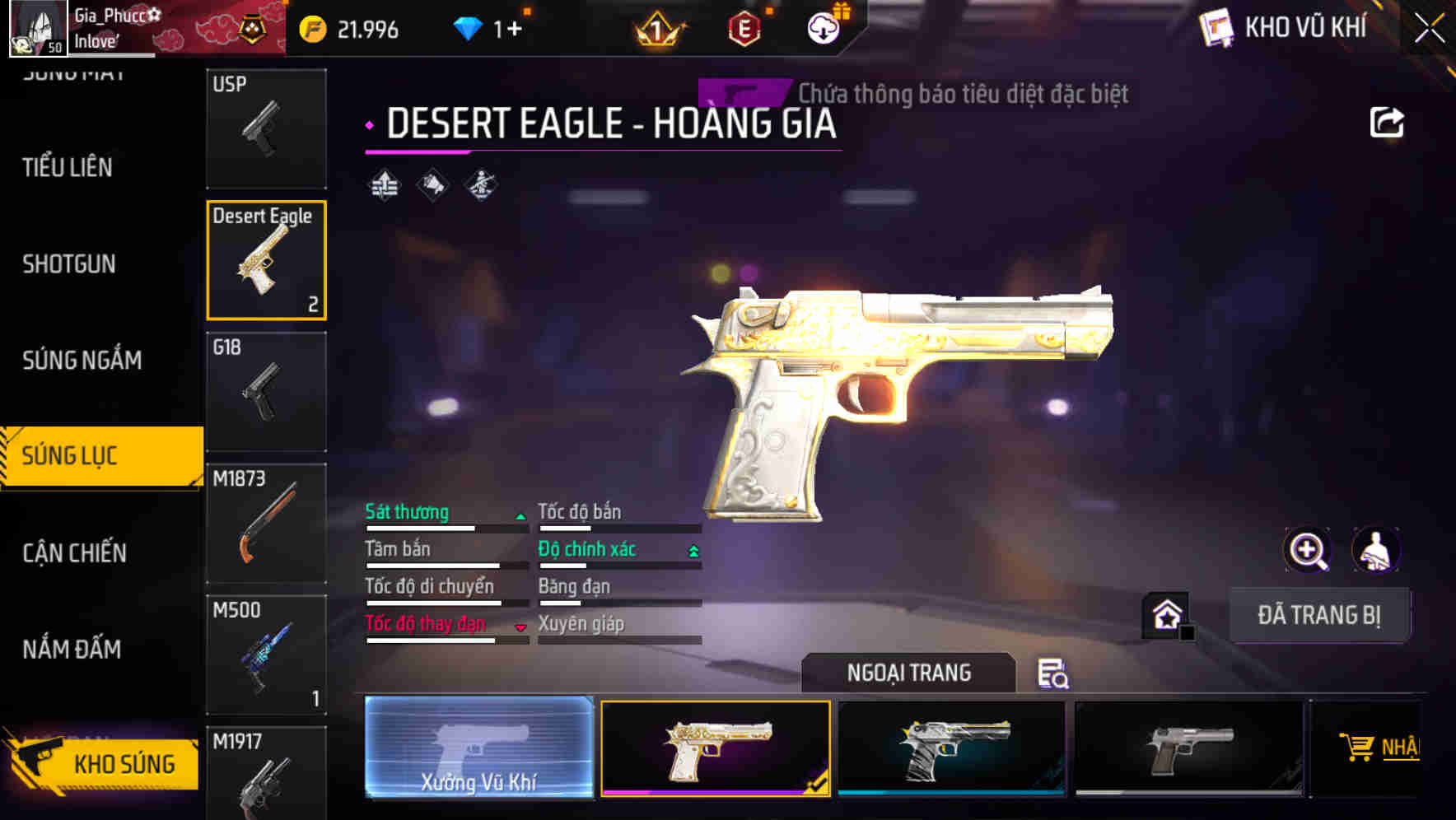Switch to the NGOẠI TRANG tab
This screenshot has width=1456, height=820.
[908, 673]
